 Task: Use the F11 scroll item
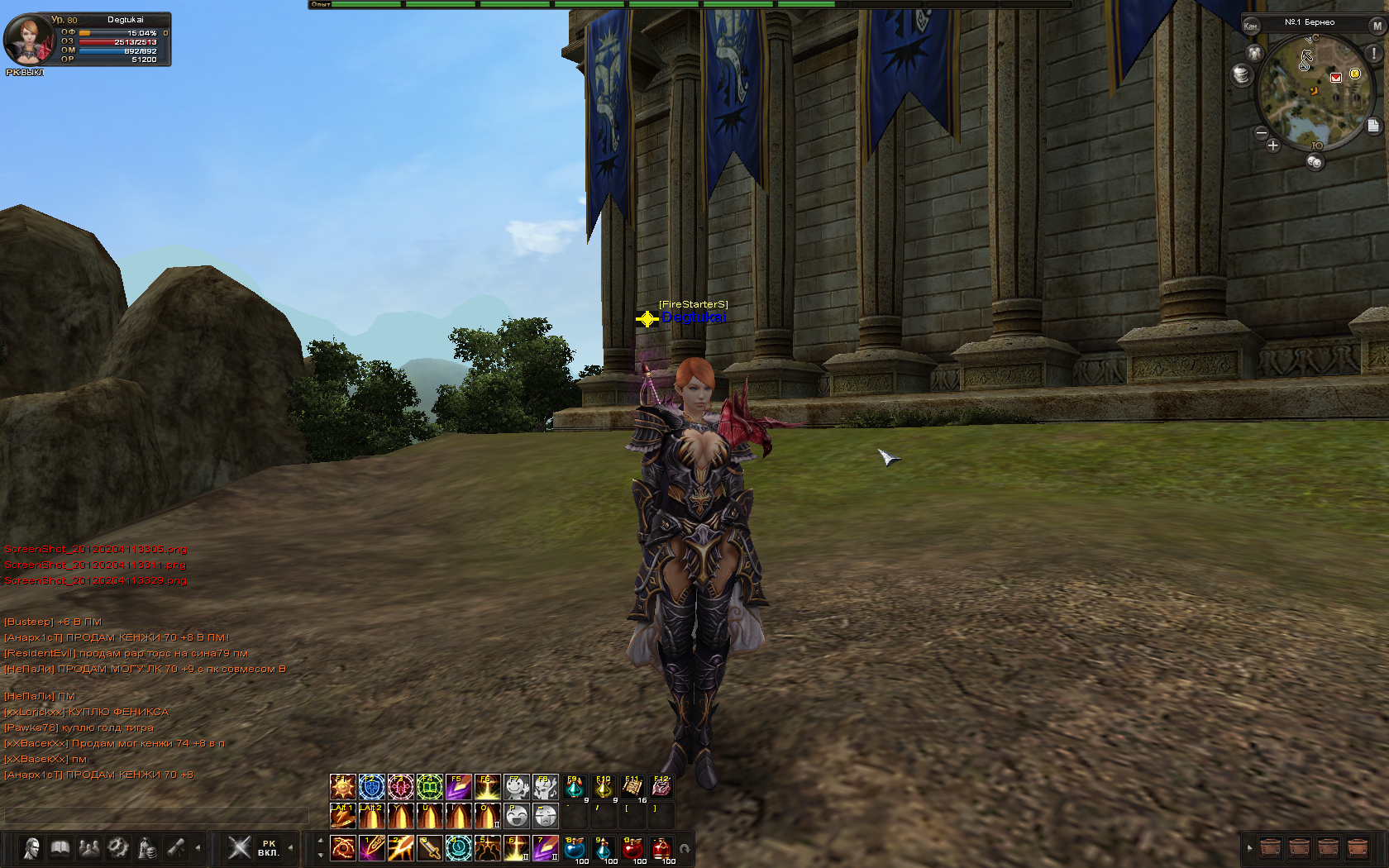(632, 786)
